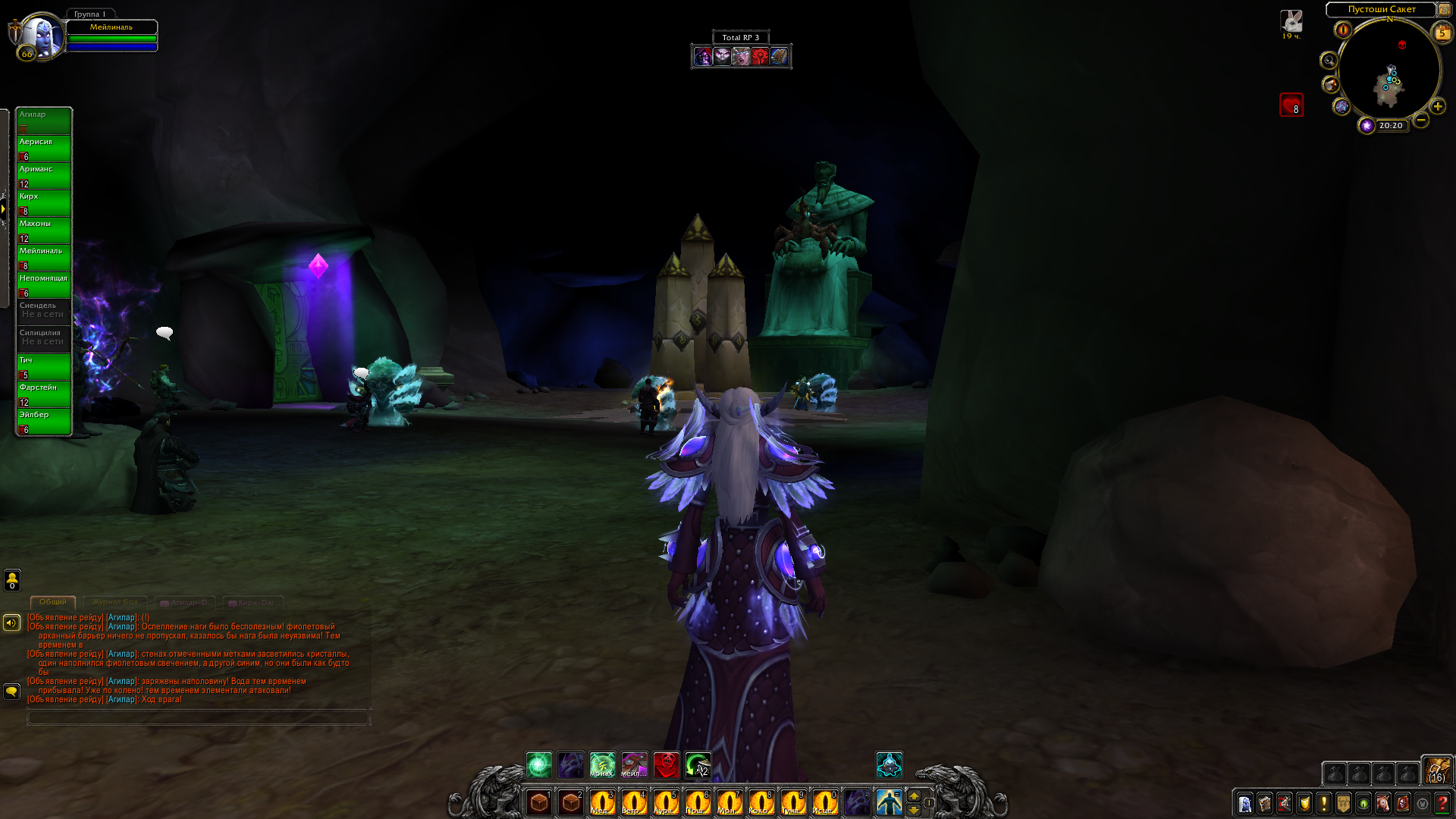Click the rabbit buff icon with 19 ч.

tap(1291, 20)
